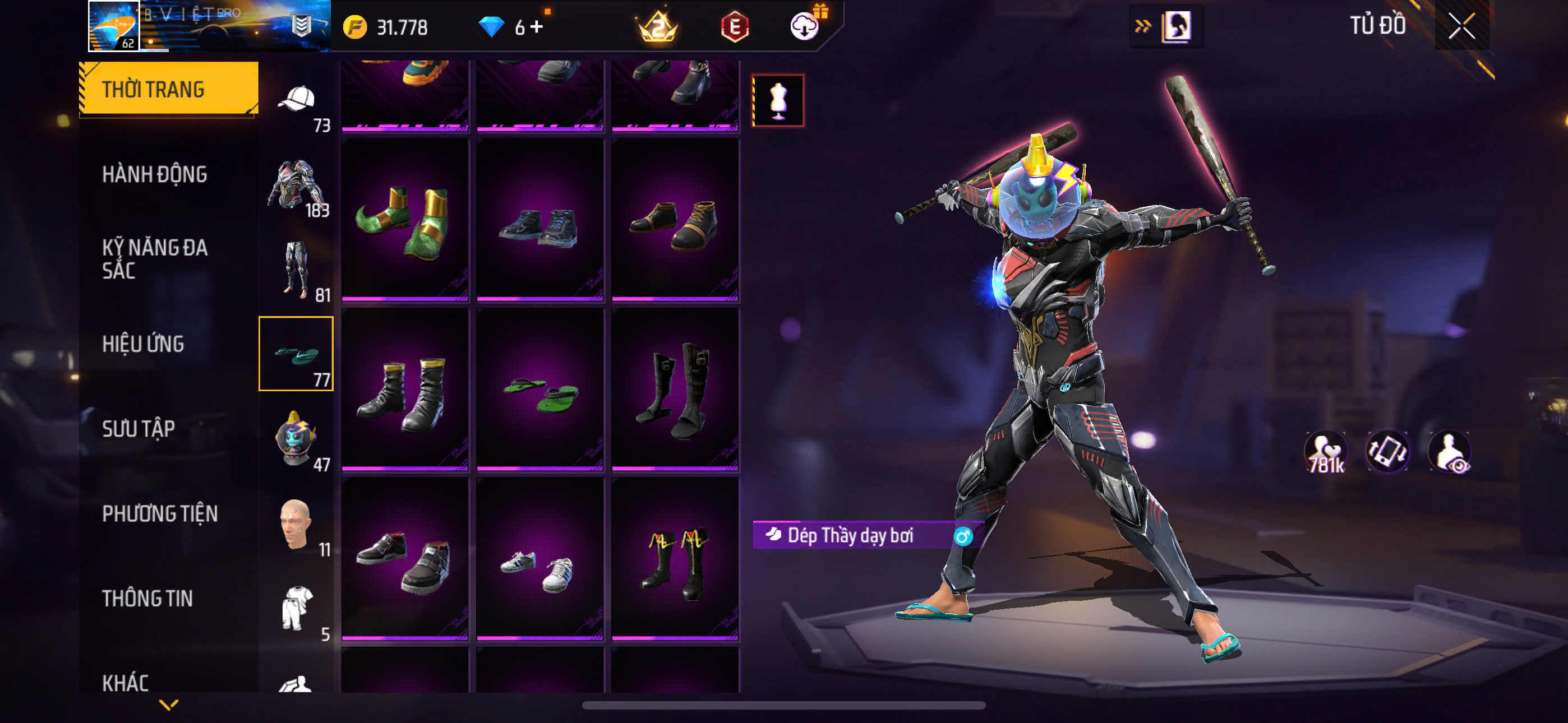Open the Thông Tin tab
This screenshot has height=723, width=1568.
pos(147,598)
